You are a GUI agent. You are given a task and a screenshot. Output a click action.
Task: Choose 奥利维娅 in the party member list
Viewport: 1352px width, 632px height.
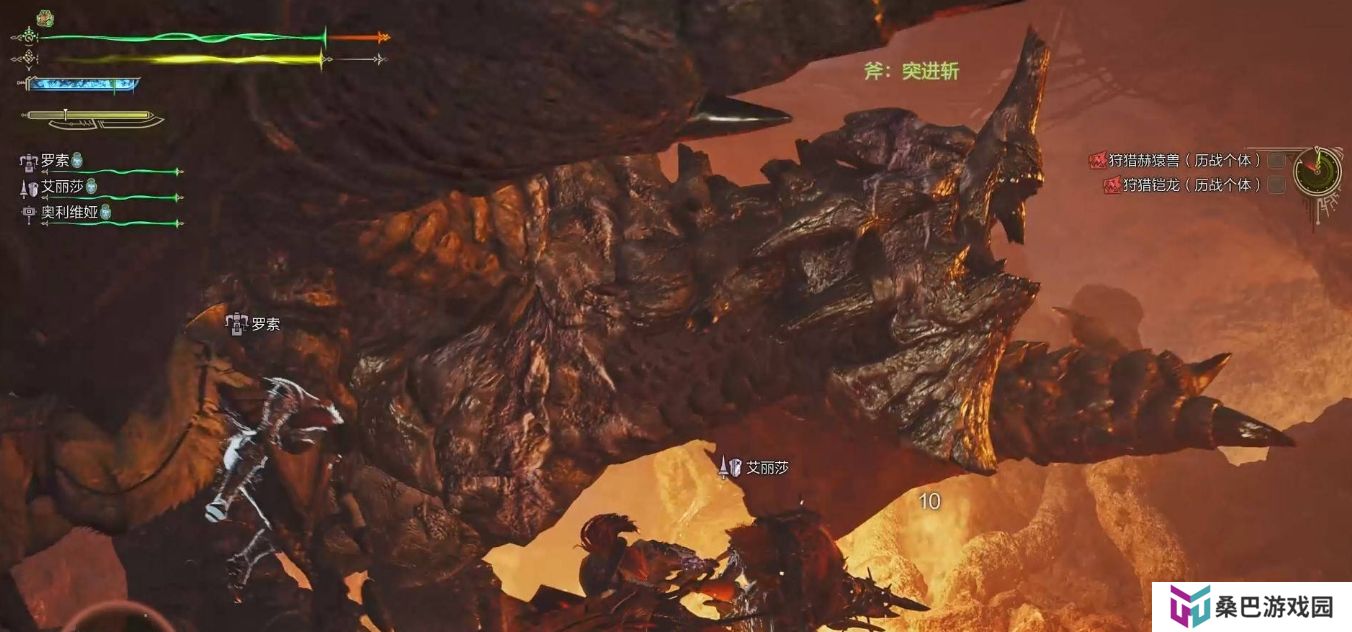(x=69, y=212)
